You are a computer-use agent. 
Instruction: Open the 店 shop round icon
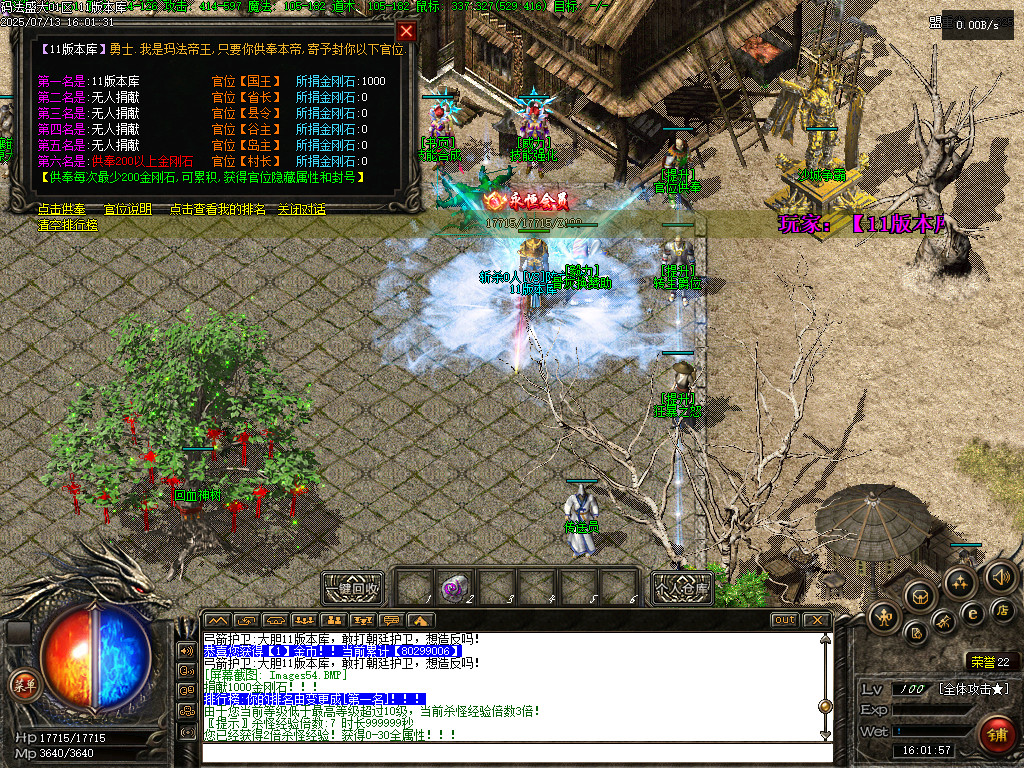[1003, 609]
